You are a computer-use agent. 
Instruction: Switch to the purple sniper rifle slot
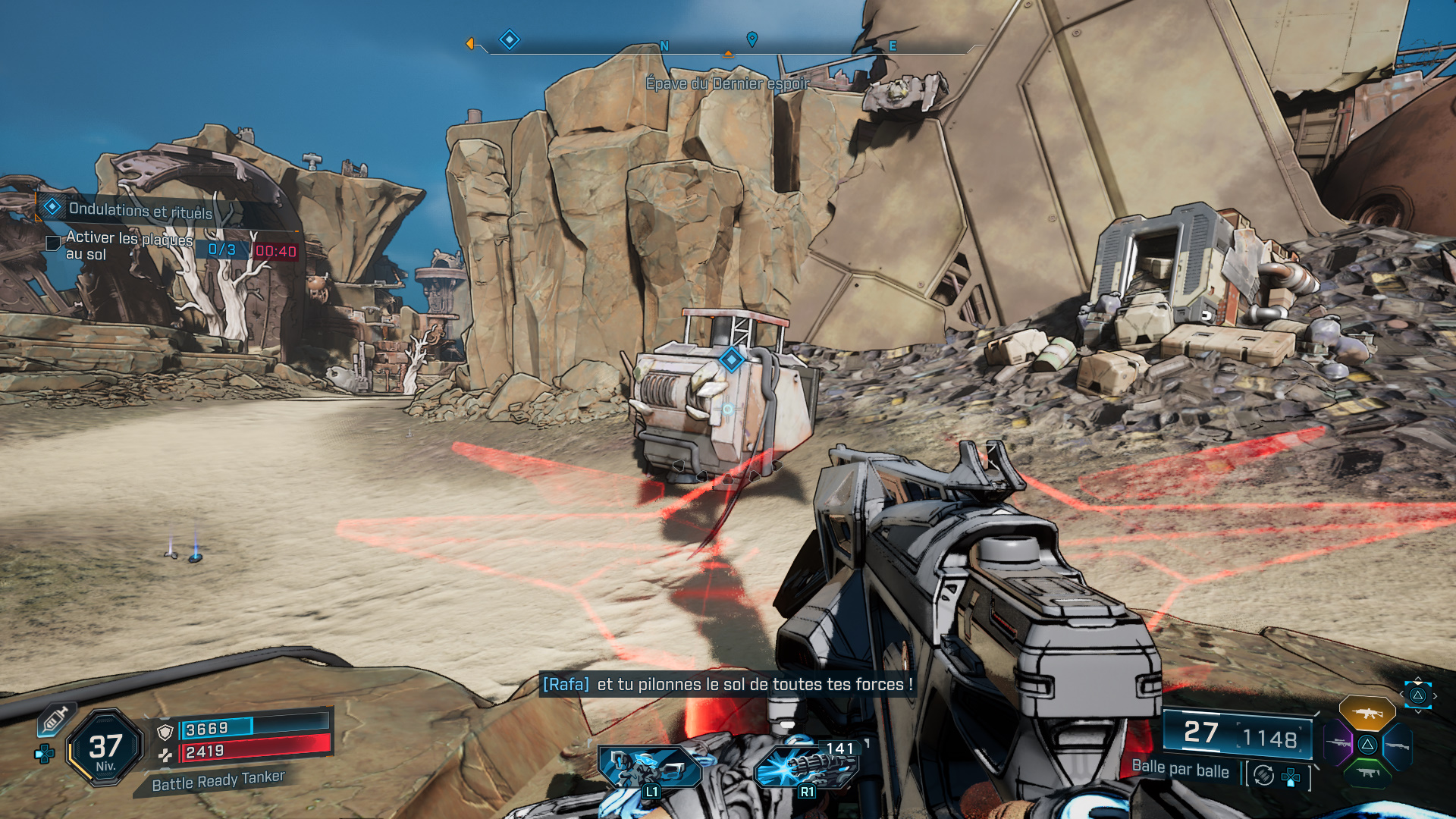1338,743
